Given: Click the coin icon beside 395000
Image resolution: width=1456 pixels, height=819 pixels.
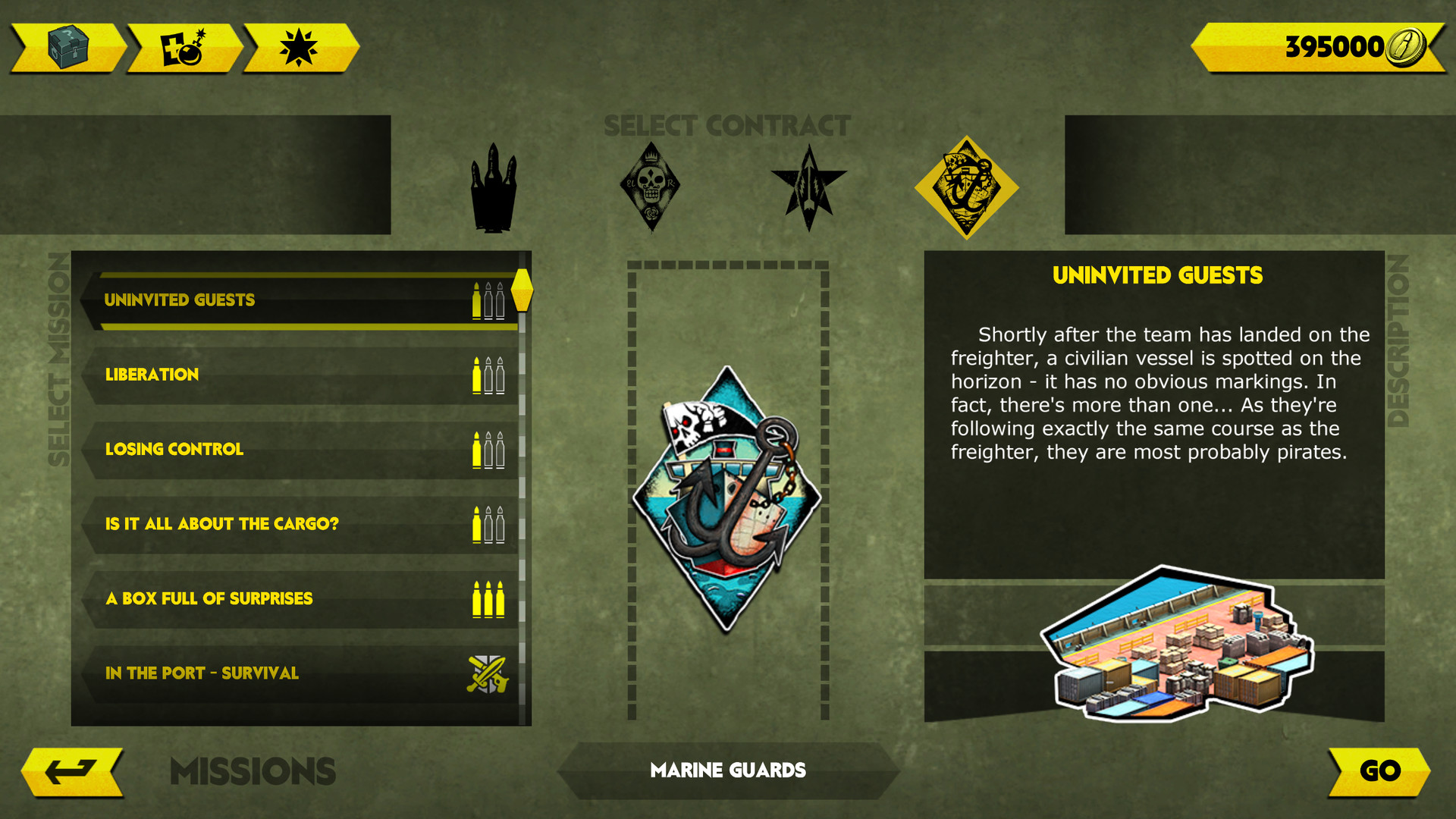Looking at the screenshot, I should tap(1407, 45).
